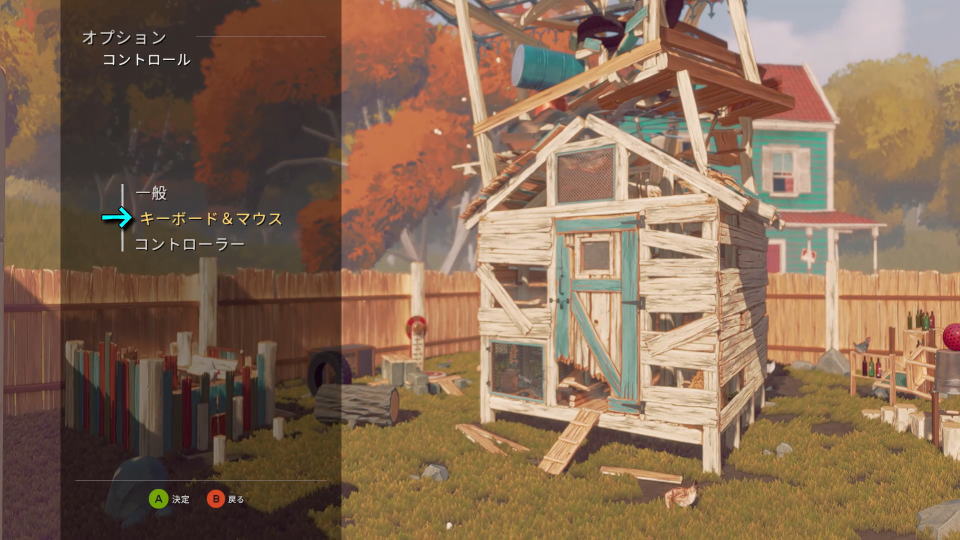The image size is (960, 540).
Task: Open the 一般 settings entry
Action: coord(151,193)
